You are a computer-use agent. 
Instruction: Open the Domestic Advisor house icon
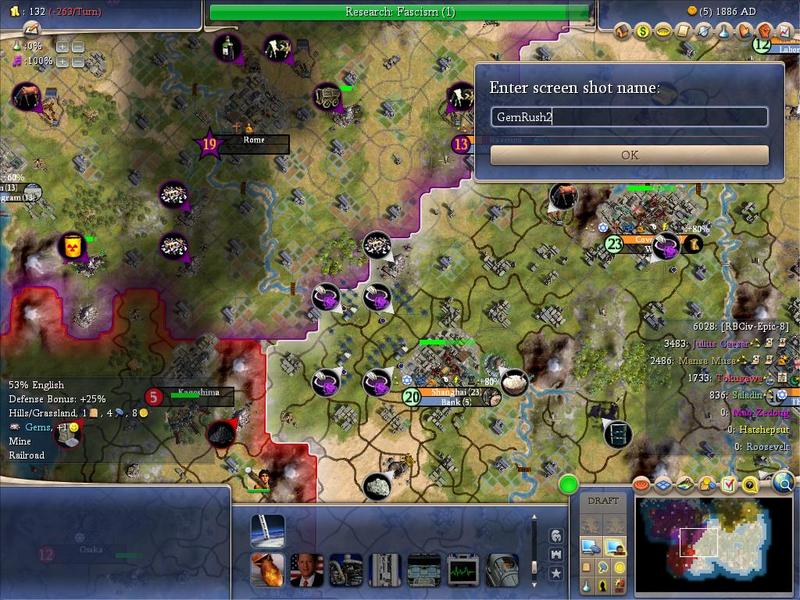[621, 31]
